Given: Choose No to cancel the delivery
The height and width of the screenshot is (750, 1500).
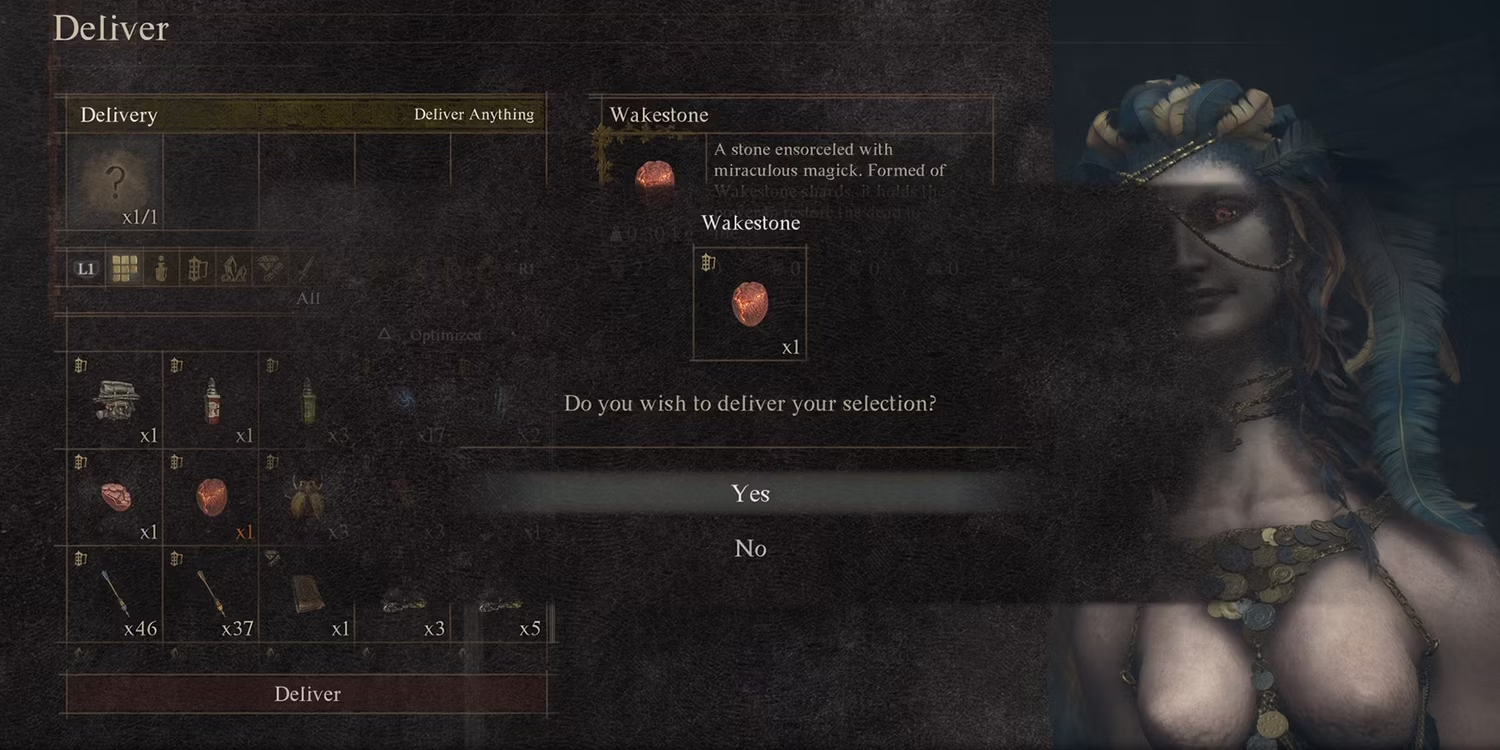Looking at the screenshot, I should click(x=750, y=548).
